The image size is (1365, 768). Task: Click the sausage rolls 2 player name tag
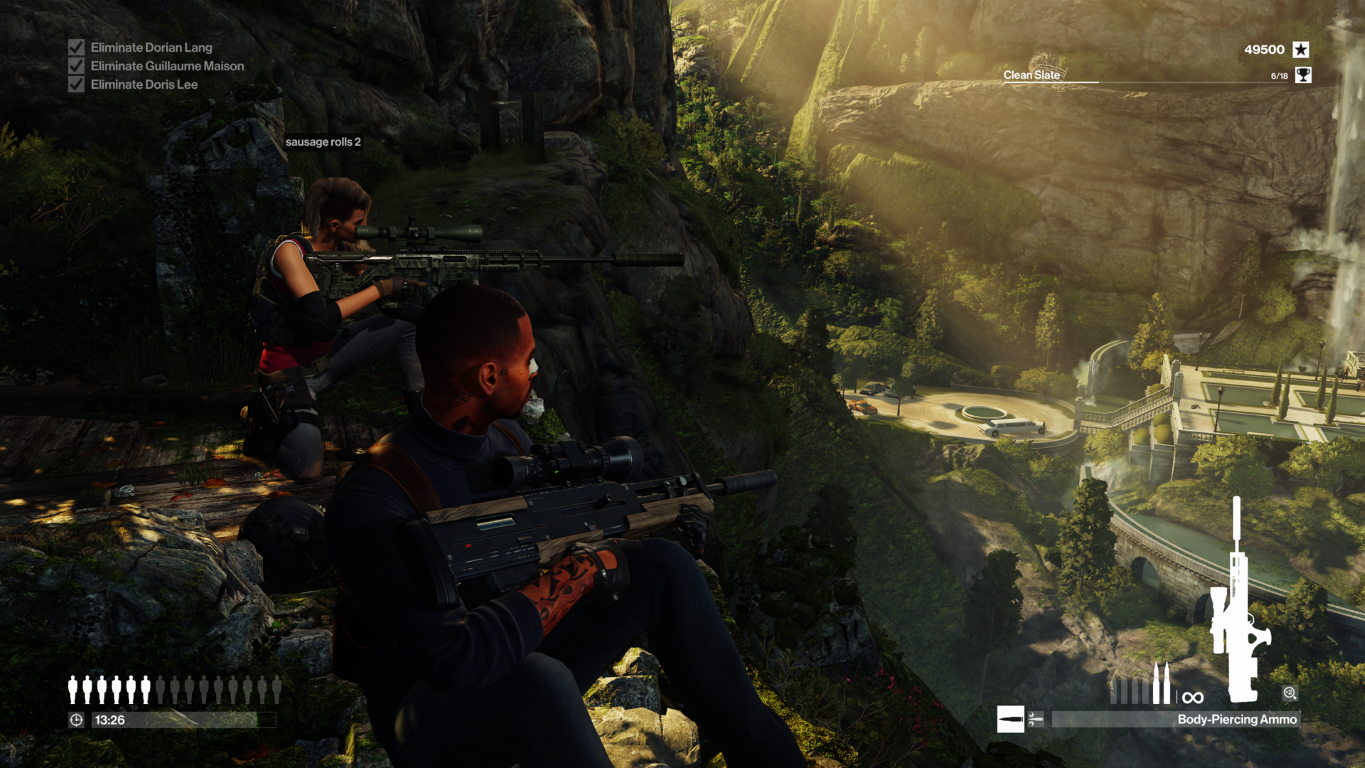coord(323,142)
